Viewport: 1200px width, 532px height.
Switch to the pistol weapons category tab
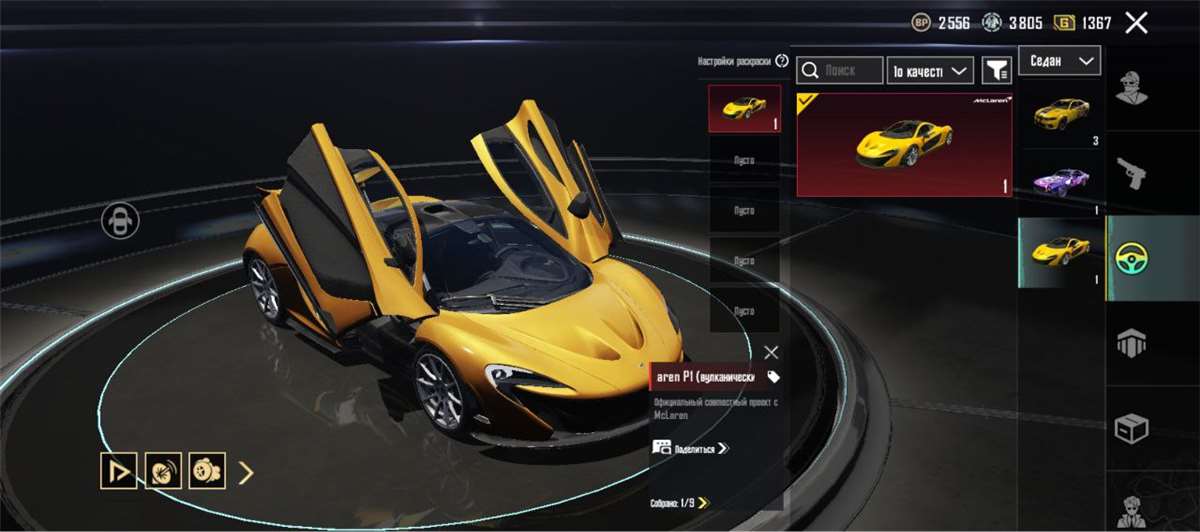click(1132, 172)
